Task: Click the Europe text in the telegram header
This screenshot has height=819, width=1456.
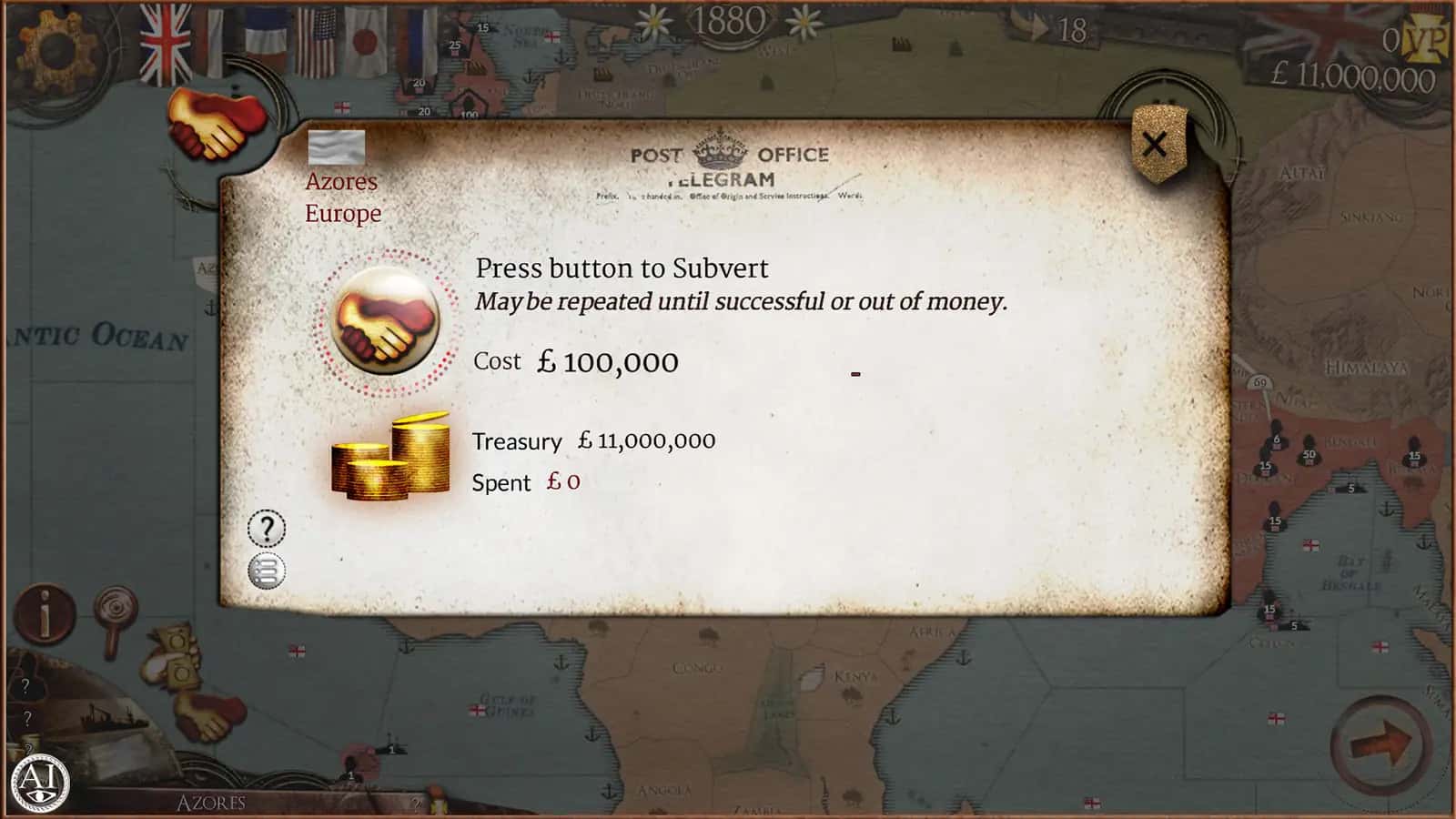Action: [343, 215]
